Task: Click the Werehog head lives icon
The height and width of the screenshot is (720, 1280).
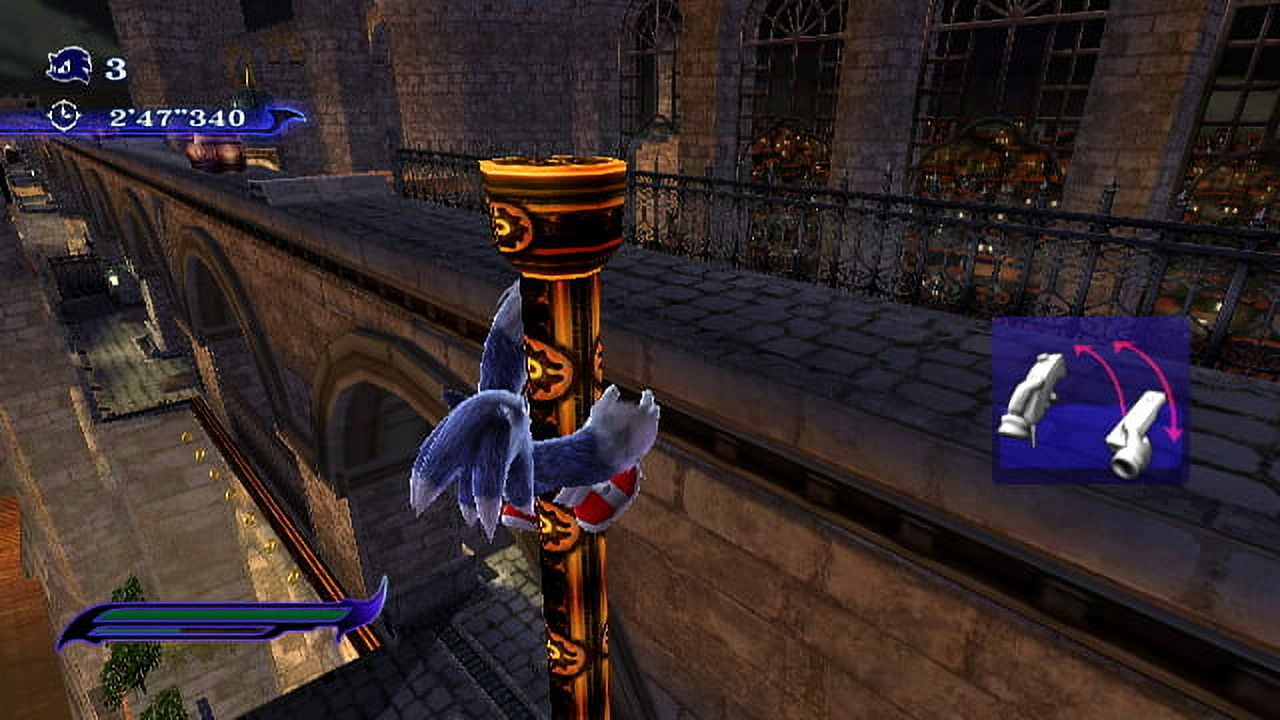Action: [x=69, y=67]
